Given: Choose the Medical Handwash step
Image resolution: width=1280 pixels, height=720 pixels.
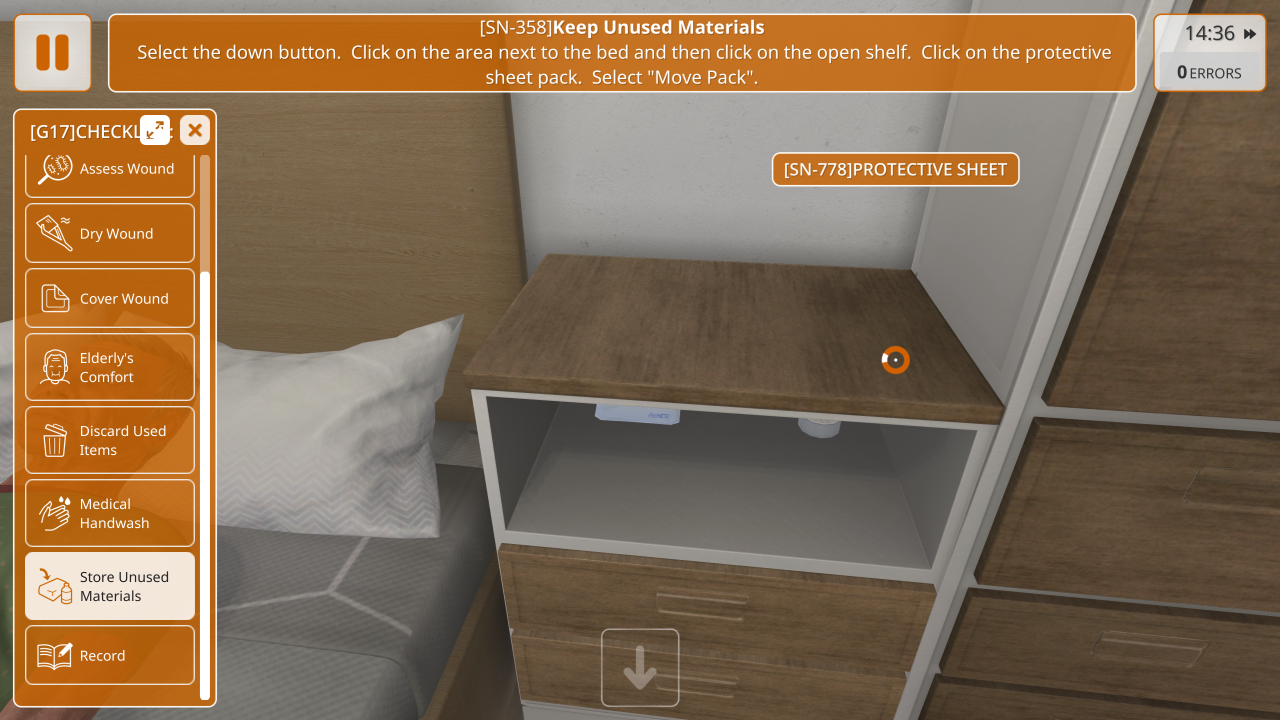Looking at the screenshot, I should pyautogui.click(x=110, y=513).
